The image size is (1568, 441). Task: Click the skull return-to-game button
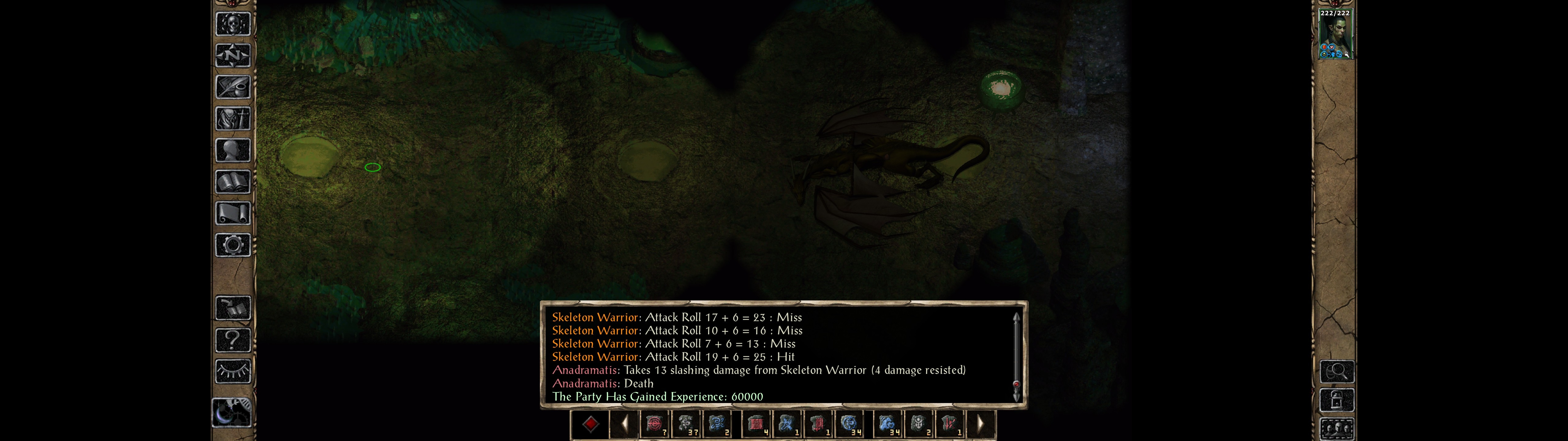[232, 24]
